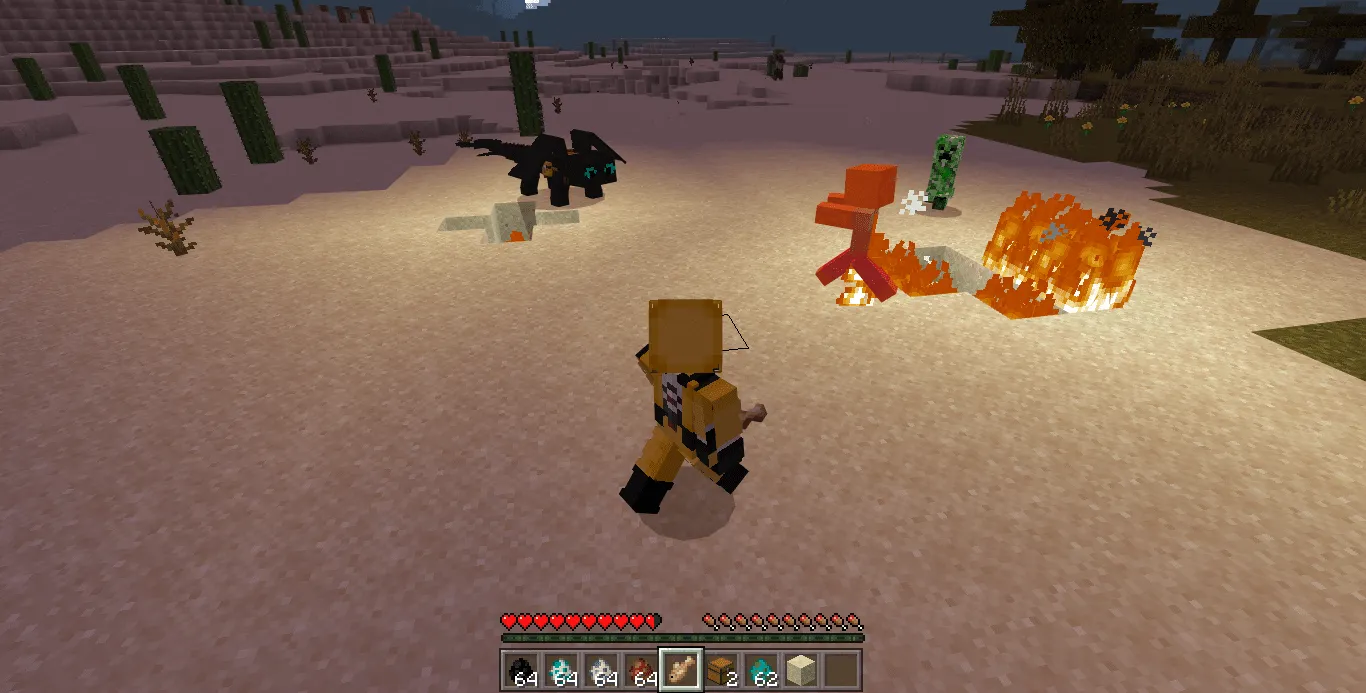Switch to the chest hotbar slot
This screenshot has height=693, width=1366.
(720, 669)
